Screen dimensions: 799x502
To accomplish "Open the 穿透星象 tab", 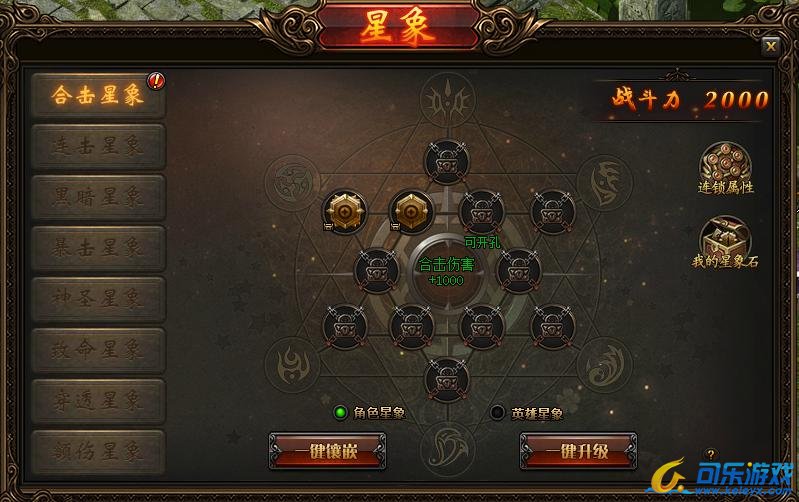I will (x=98, y=399).
